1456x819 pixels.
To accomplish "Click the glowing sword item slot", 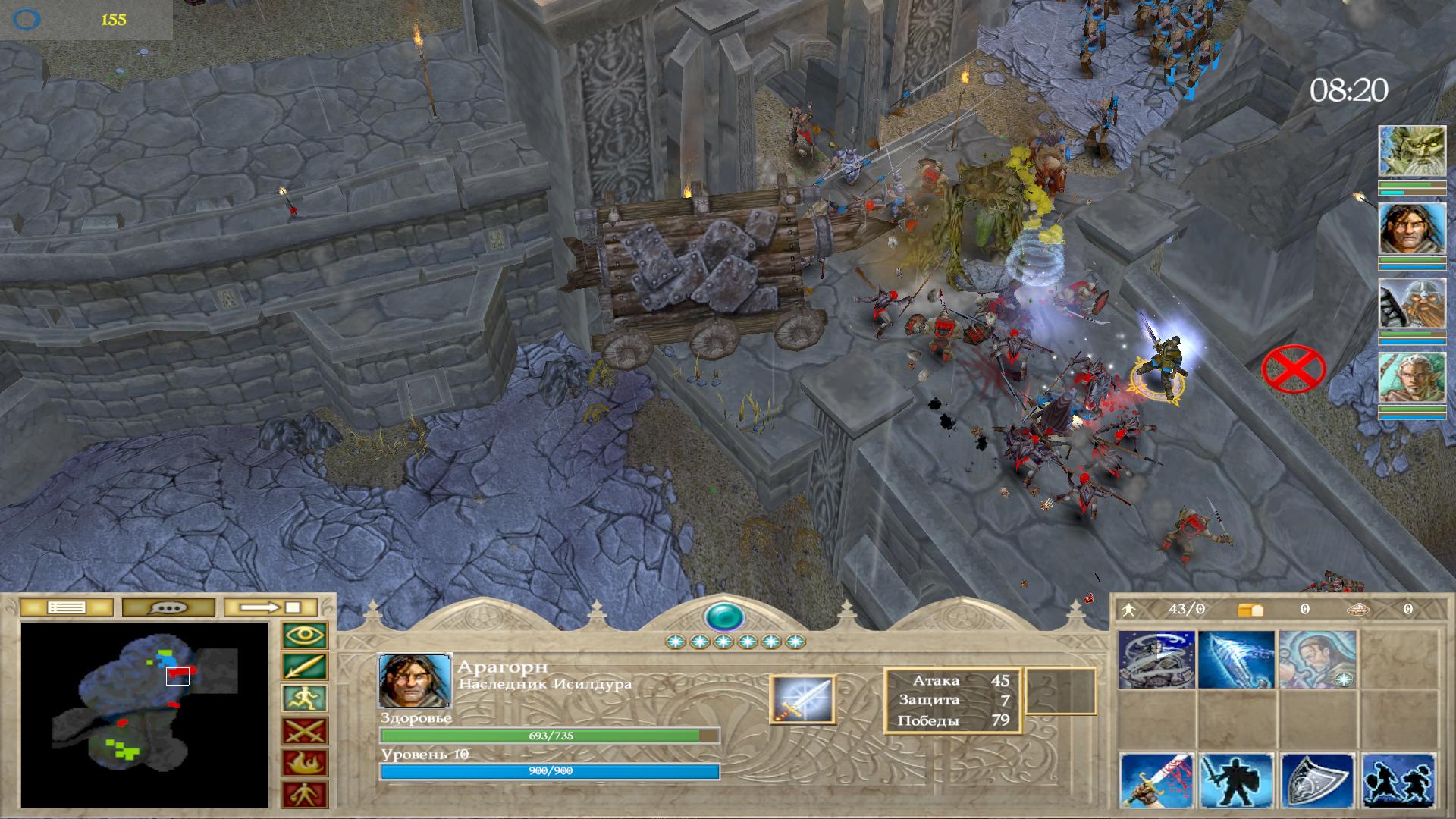I will point(802,699).
